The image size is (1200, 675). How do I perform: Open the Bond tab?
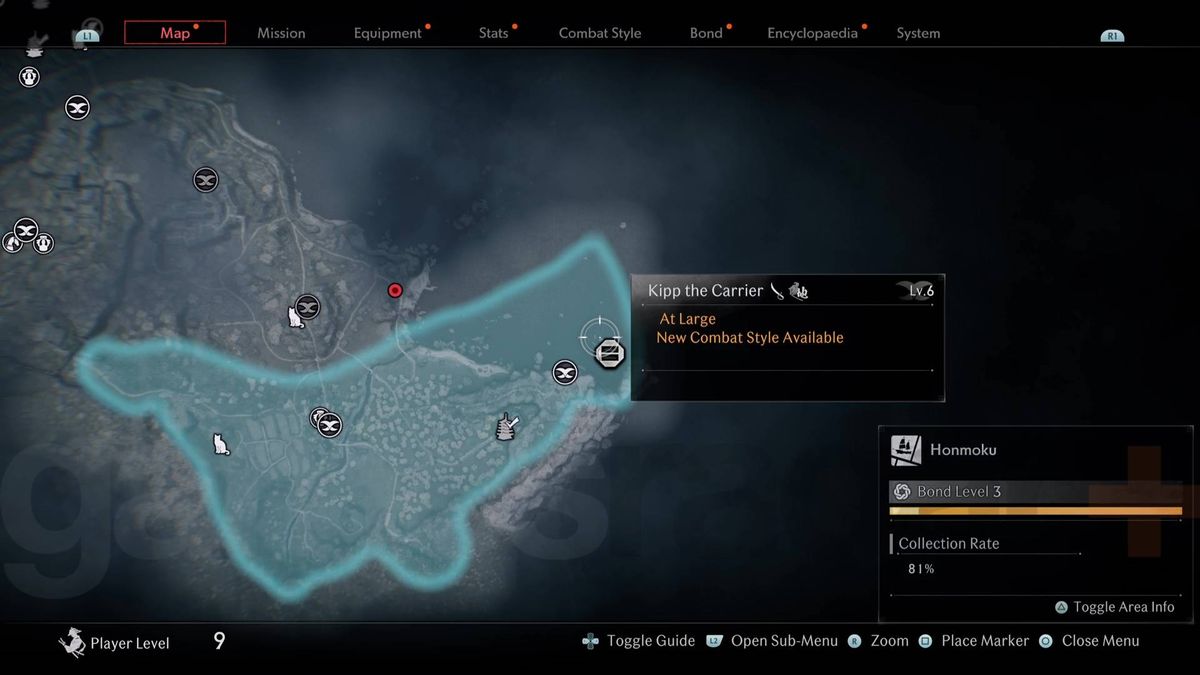click(706, 33)
